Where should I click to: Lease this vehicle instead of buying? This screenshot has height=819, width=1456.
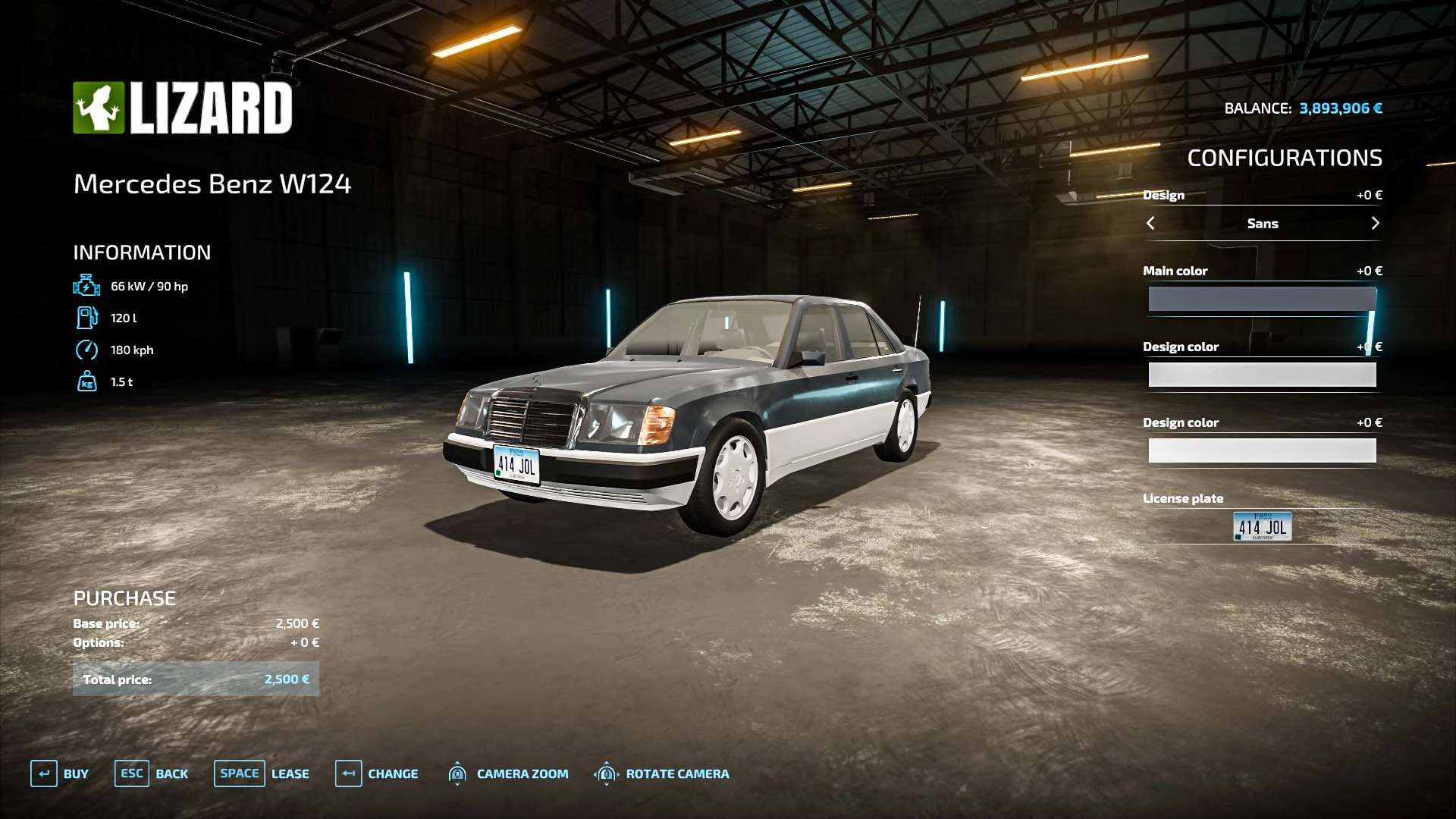(262, 773)
